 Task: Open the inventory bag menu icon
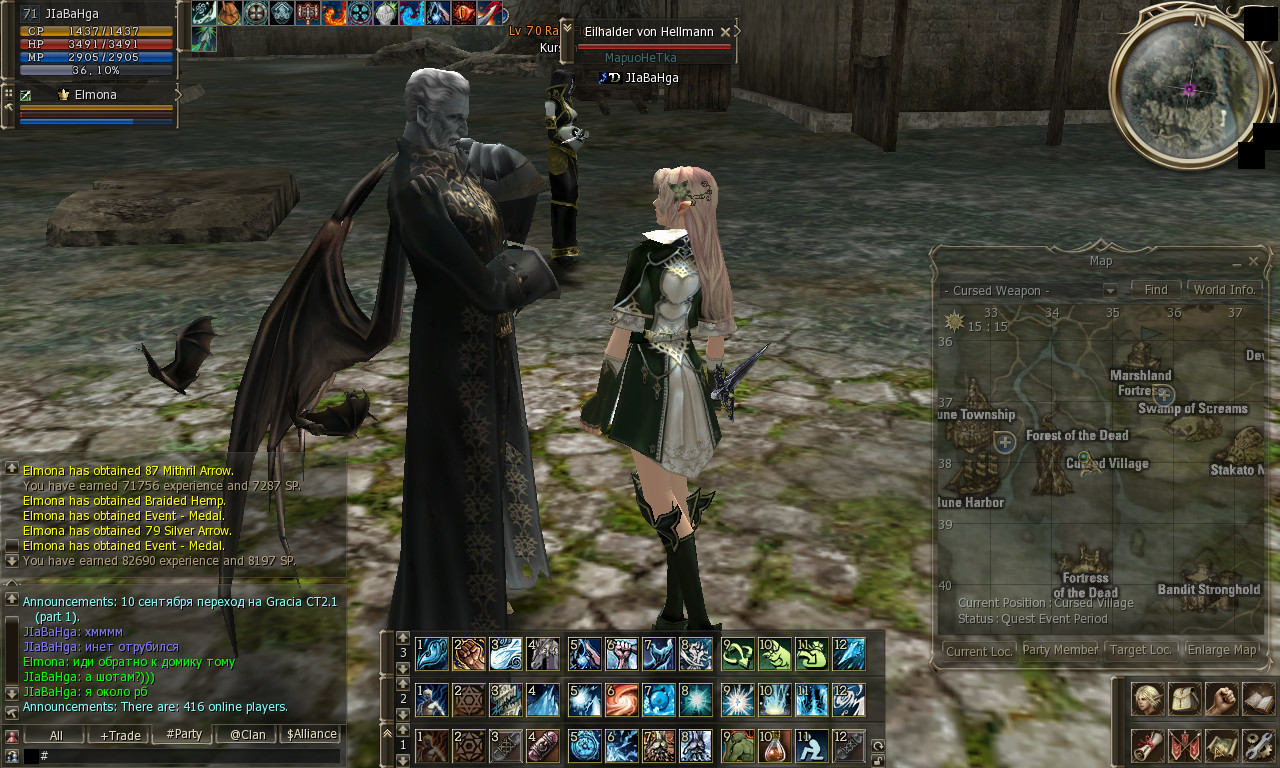tap(1184, 699)
